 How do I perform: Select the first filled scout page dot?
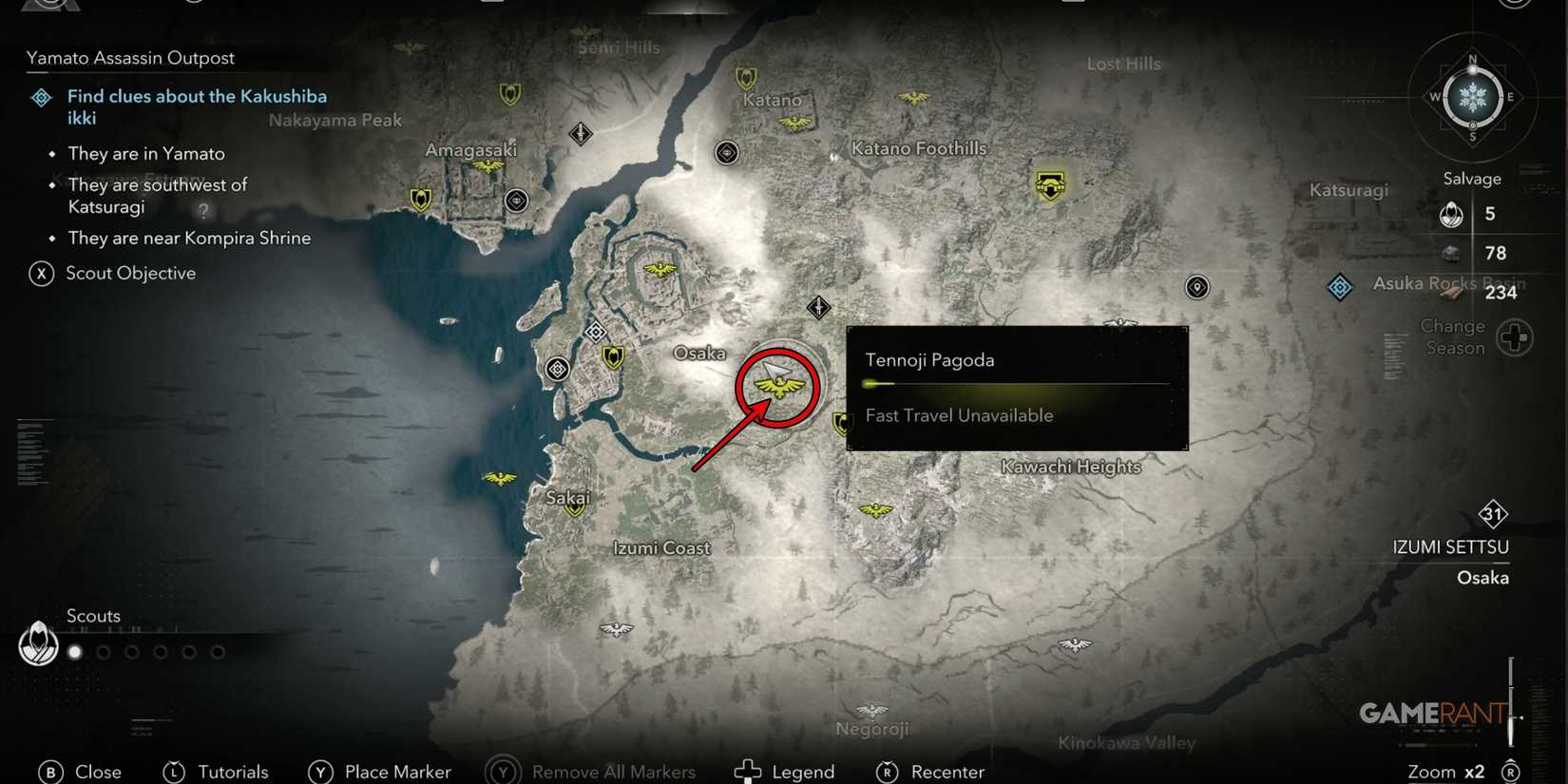pyautogui.click(x=74, y=652)
